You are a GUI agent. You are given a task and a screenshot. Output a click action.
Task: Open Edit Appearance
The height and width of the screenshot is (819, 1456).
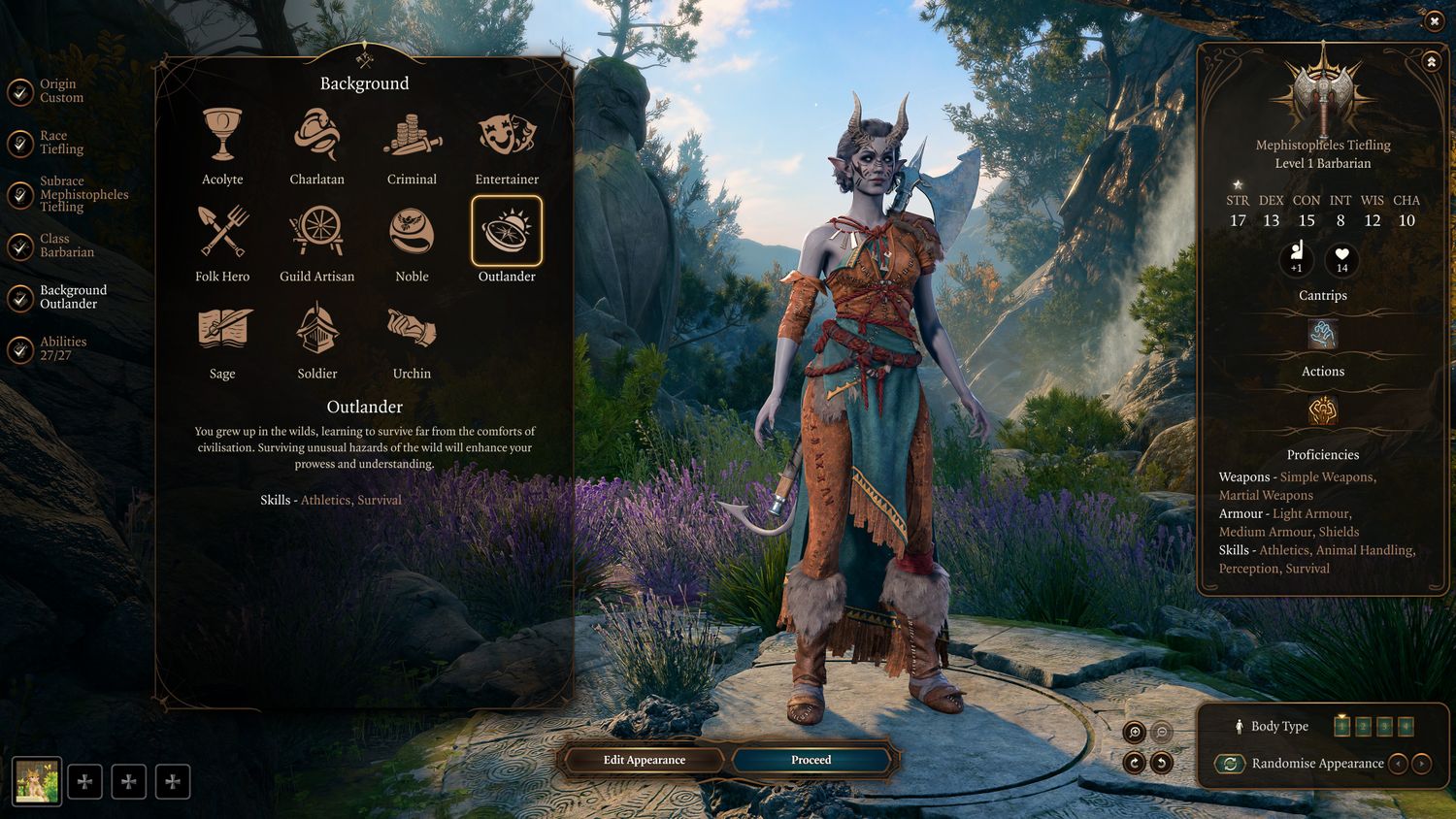click(x=644, y=760)
